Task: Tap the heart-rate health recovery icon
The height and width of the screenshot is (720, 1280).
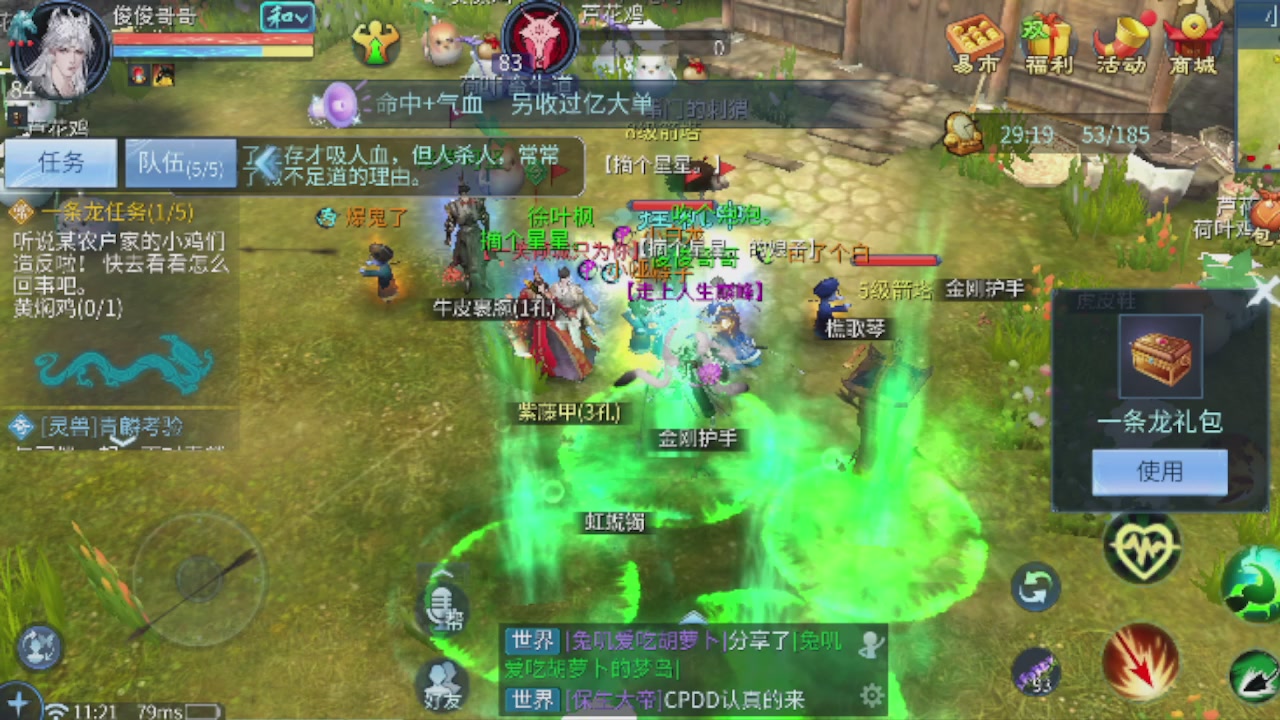Action: click(1142, 547)
